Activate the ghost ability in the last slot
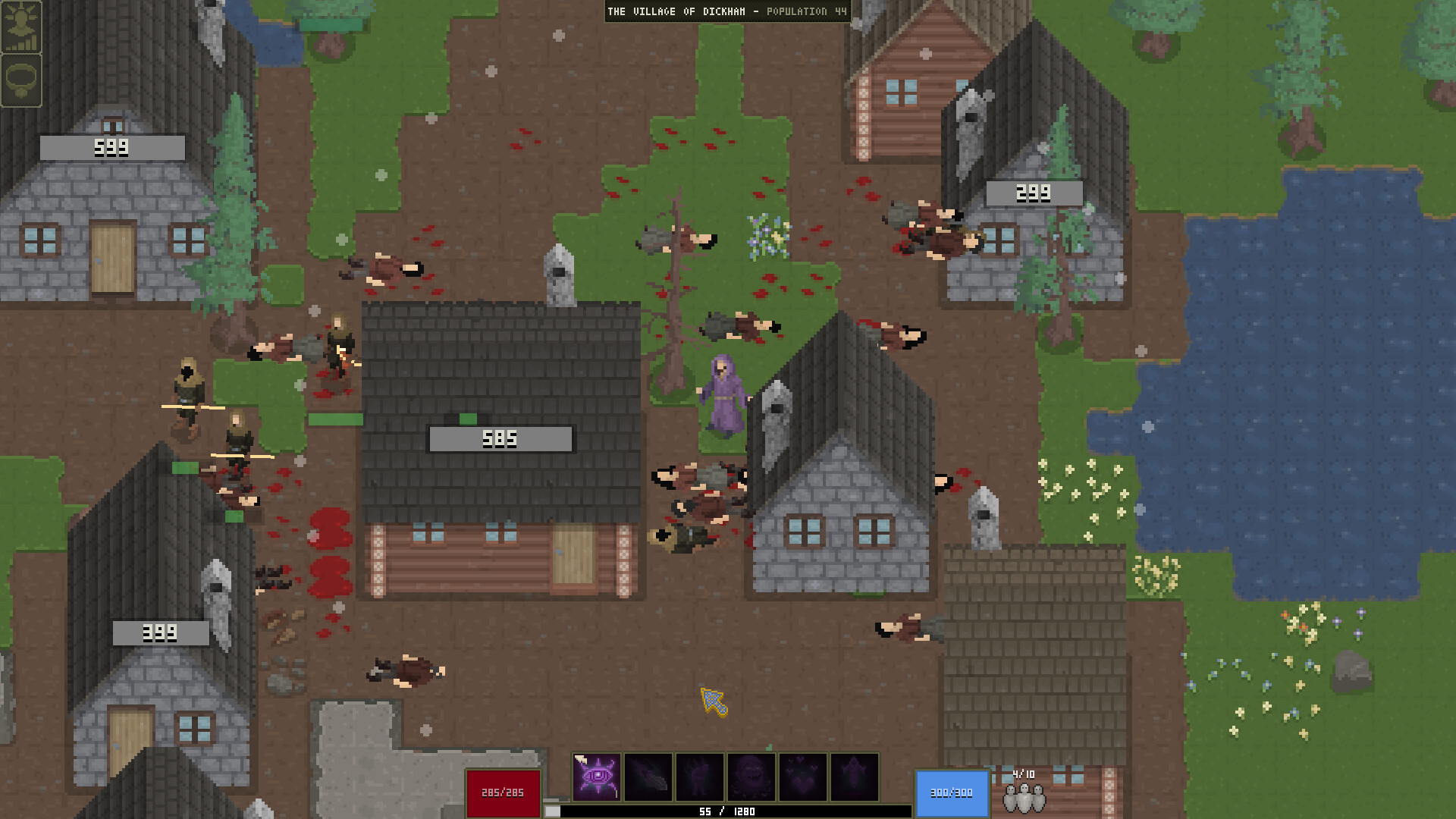The image size is (1456, 819). [x=852, y=777]
